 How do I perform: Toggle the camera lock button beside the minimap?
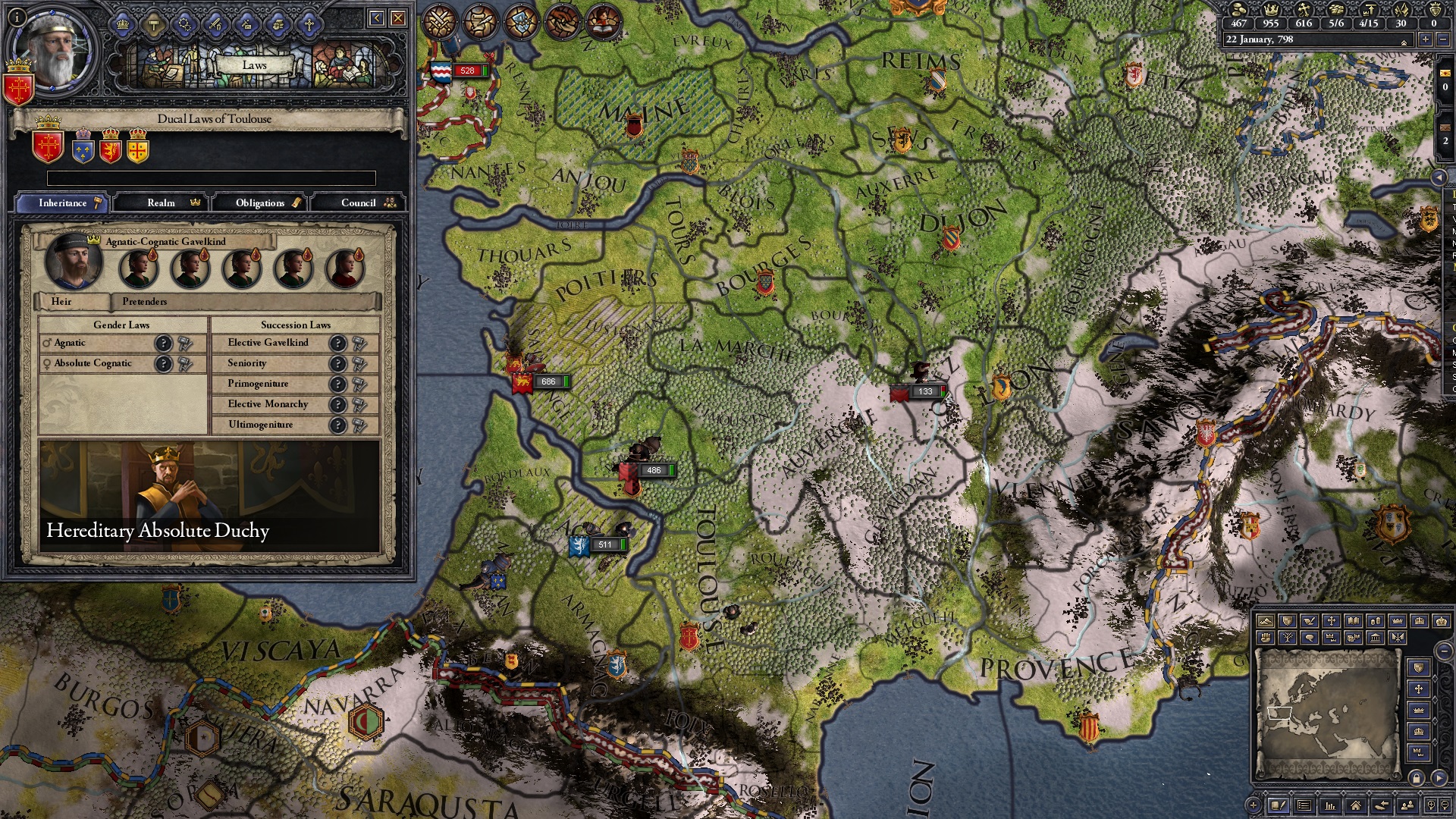[1417, 777]
